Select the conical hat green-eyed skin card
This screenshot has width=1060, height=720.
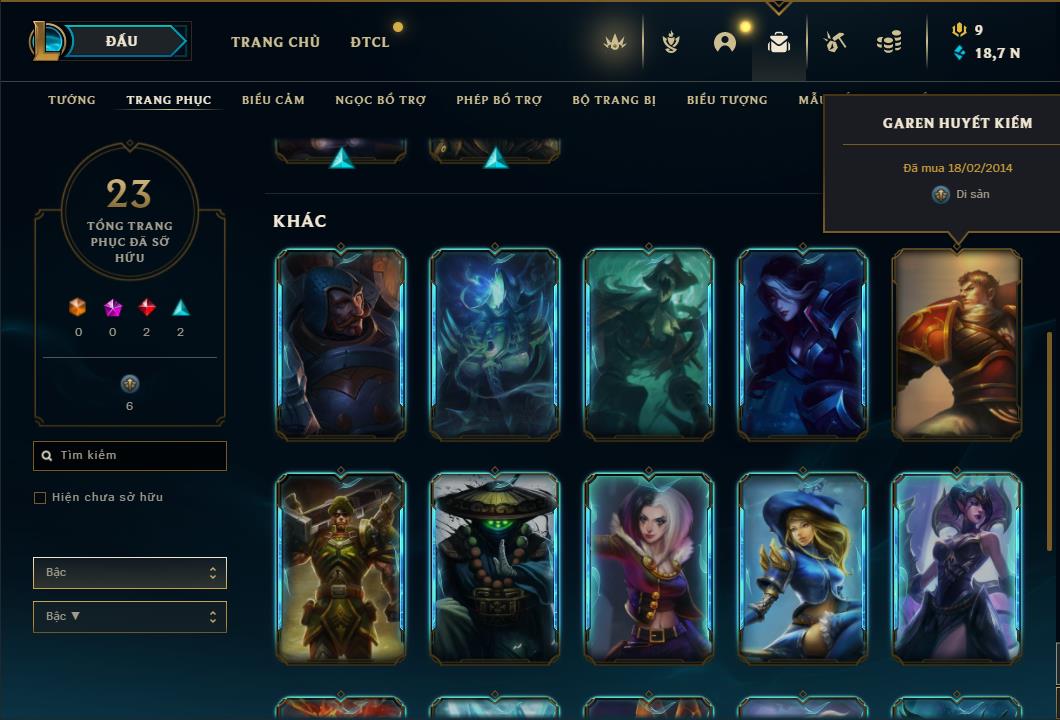click(x=495, y=568)
